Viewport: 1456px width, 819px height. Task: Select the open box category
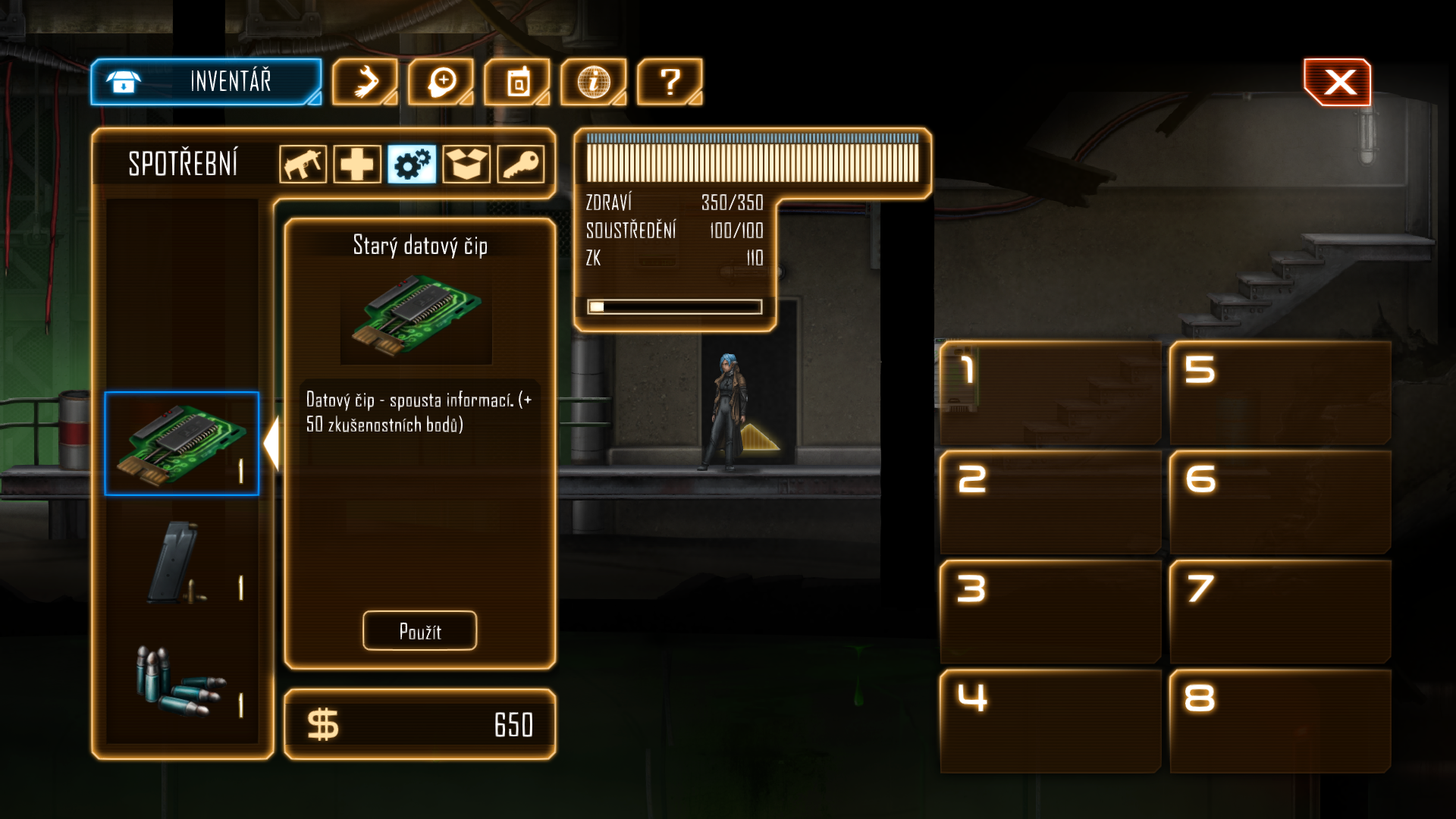(466, 164)
